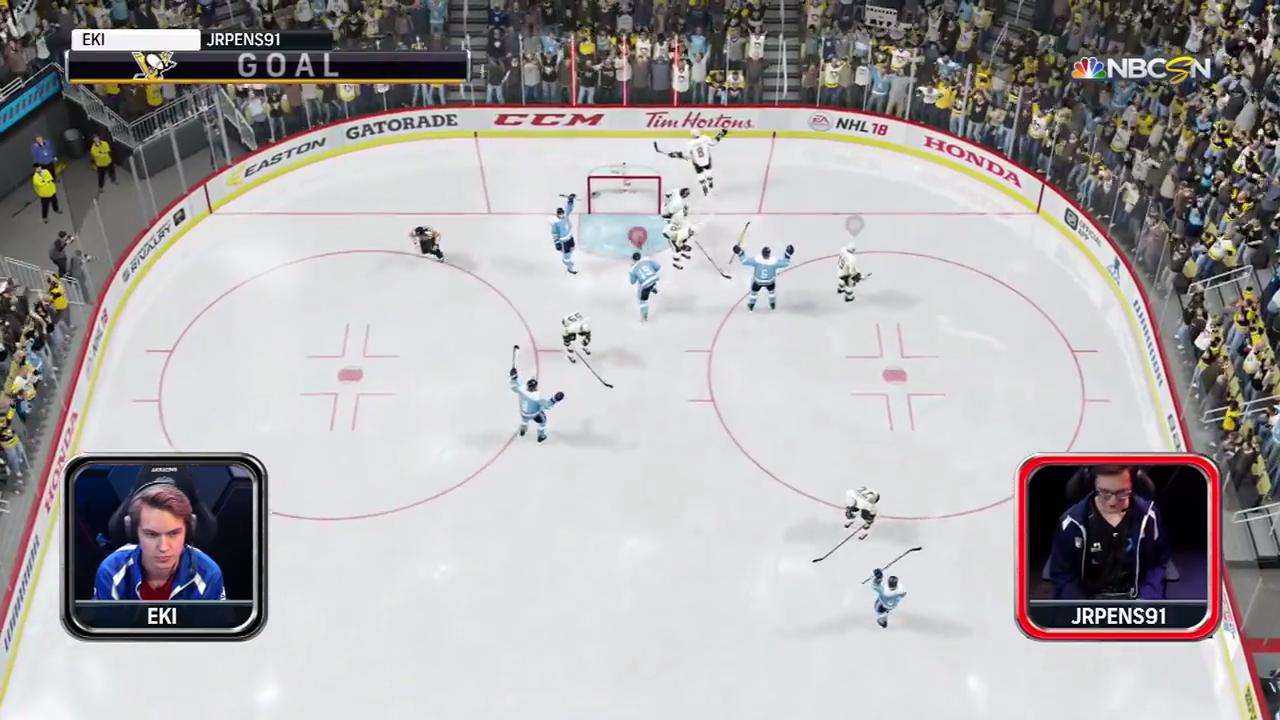
Task: Select the EKI player webcam panel
Action: coord(164,545)
